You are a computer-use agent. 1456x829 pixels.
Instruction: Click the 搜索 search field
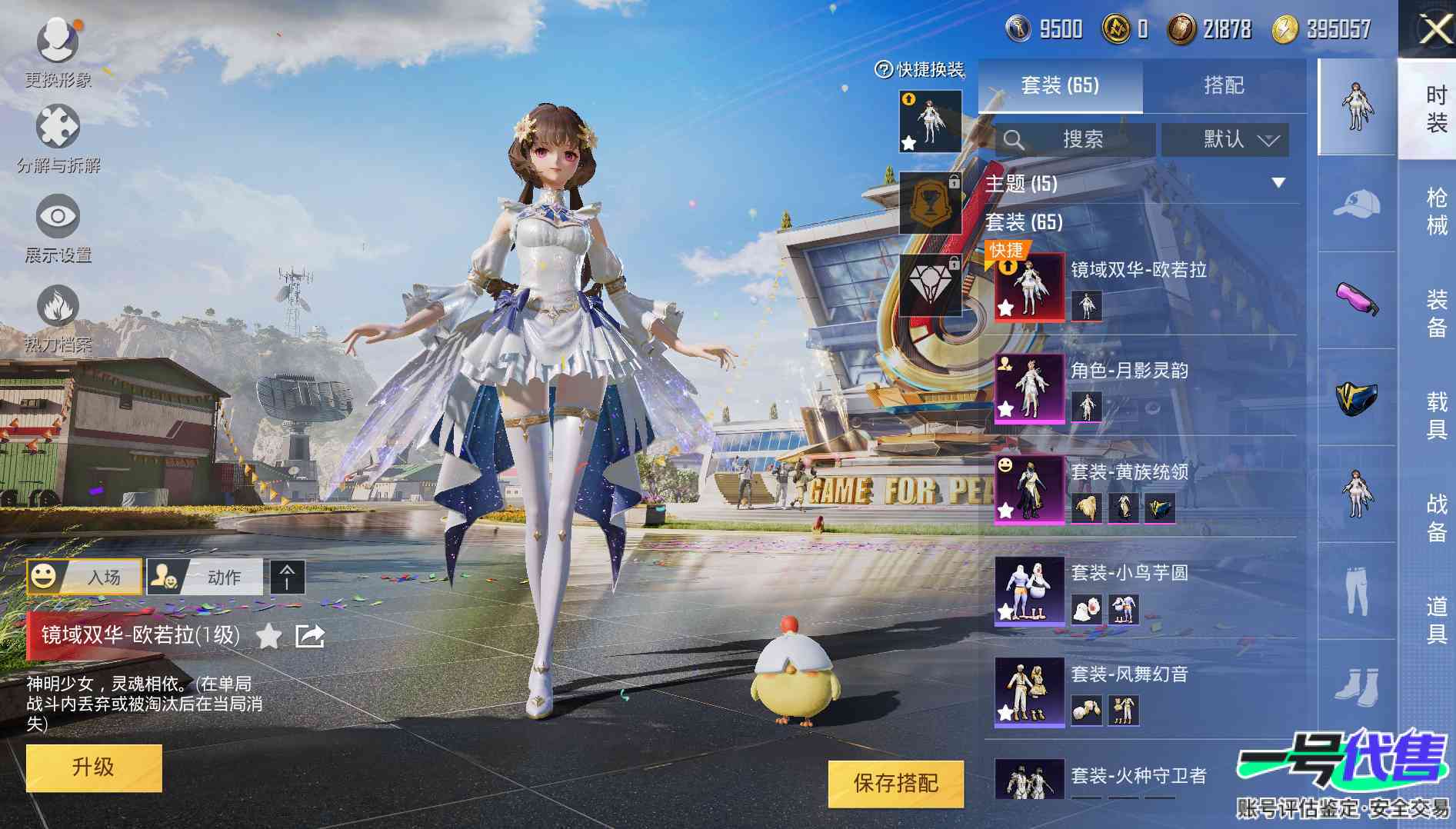click(1075, 140)
